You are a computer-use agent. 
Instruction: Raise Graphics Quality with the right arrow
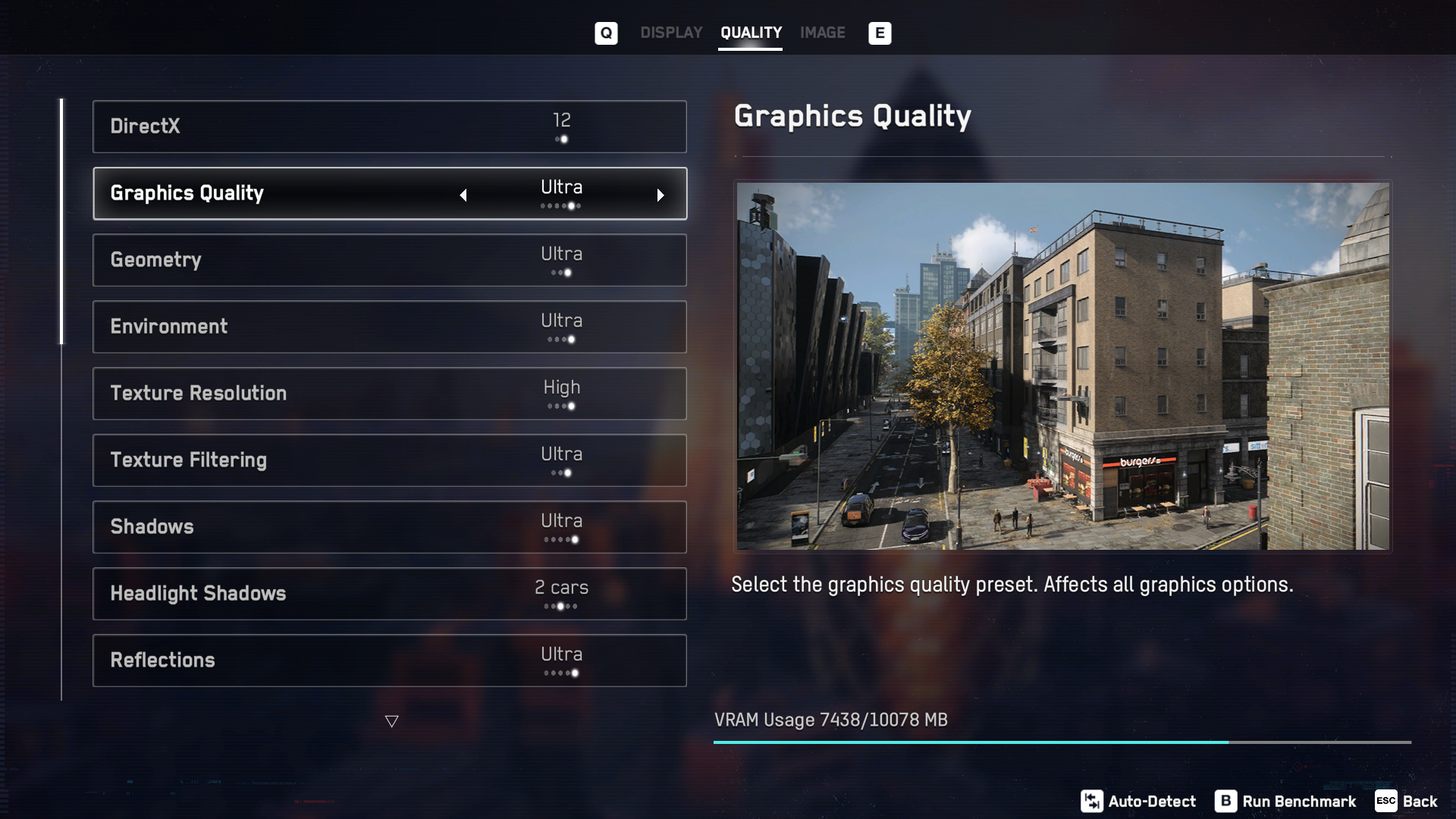(x=661, y=195)
